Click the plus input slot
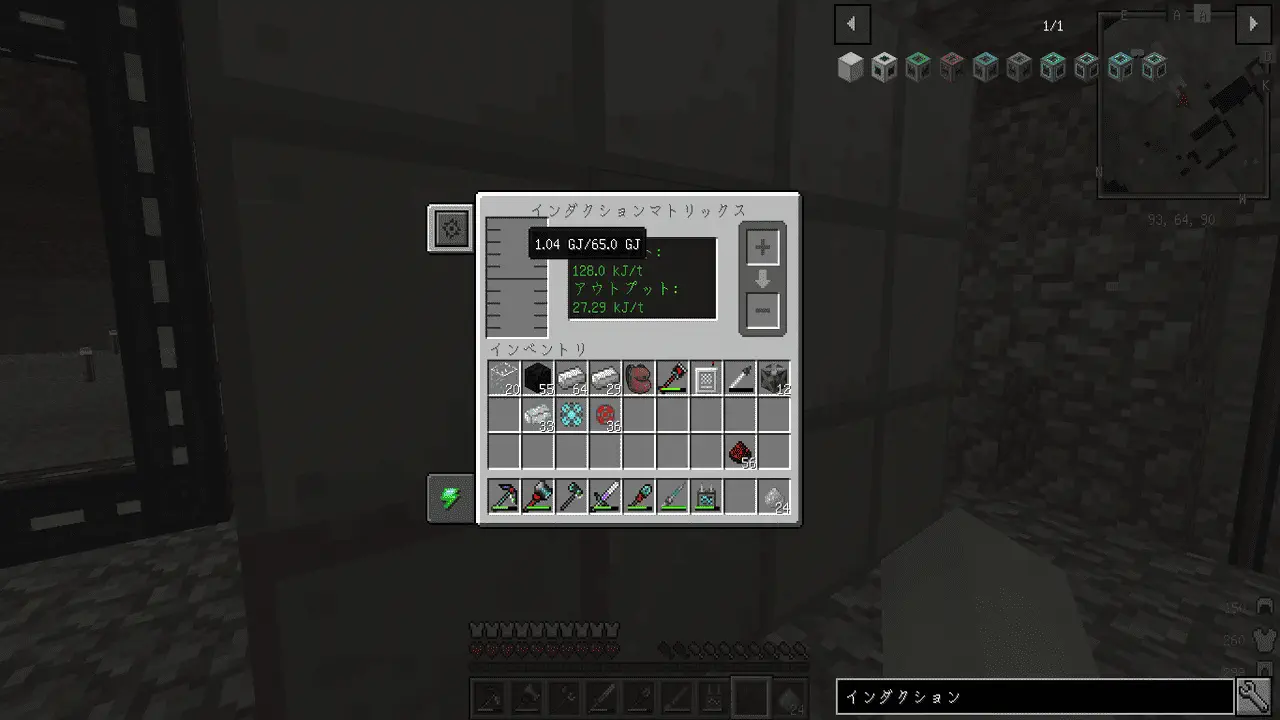Screen dimensions: 1280x720 click(762, 247)
